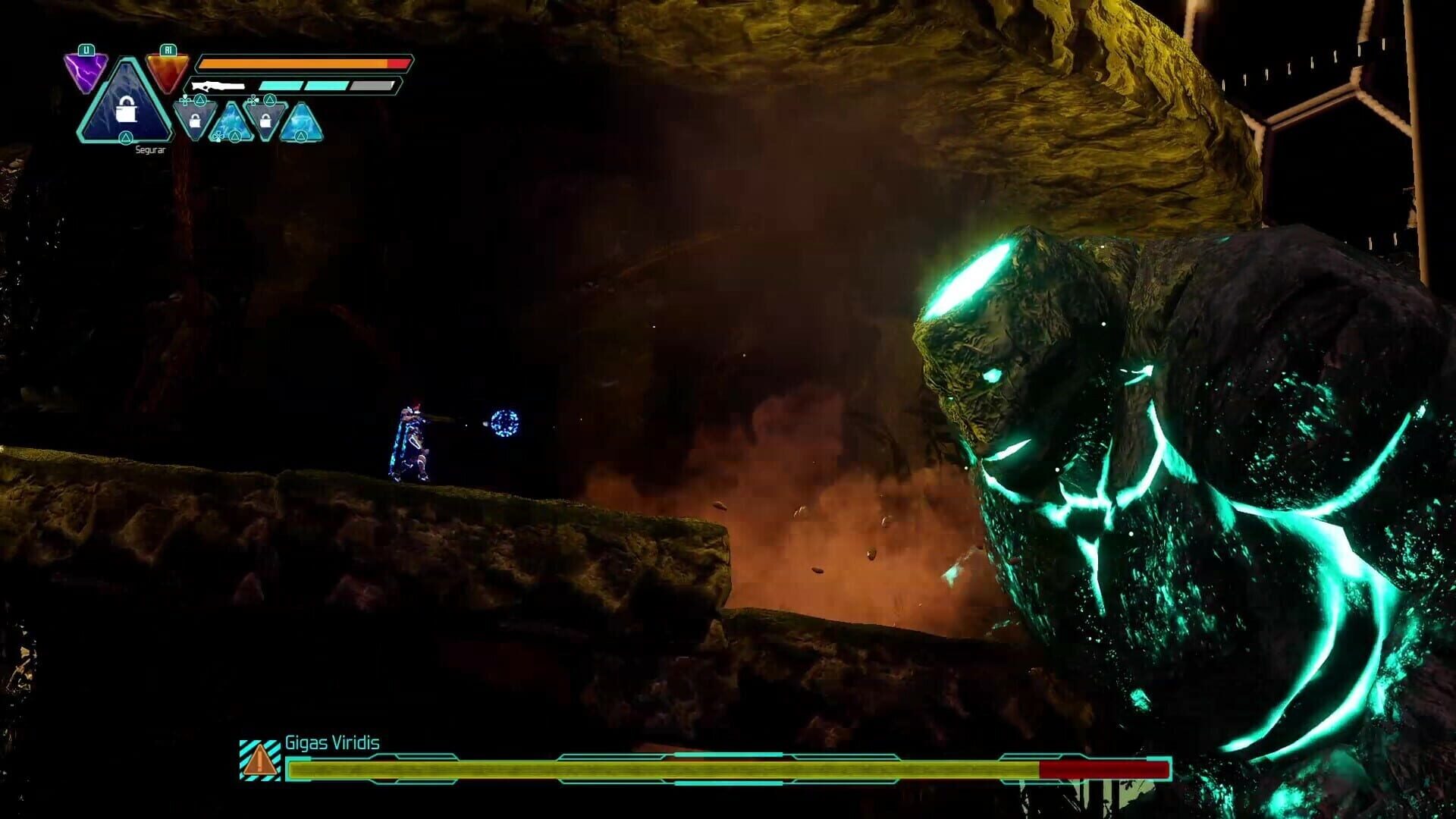Click the clover button hint near the ice ability
Screen dimensions: 1456x819
[x=220, y=136]
